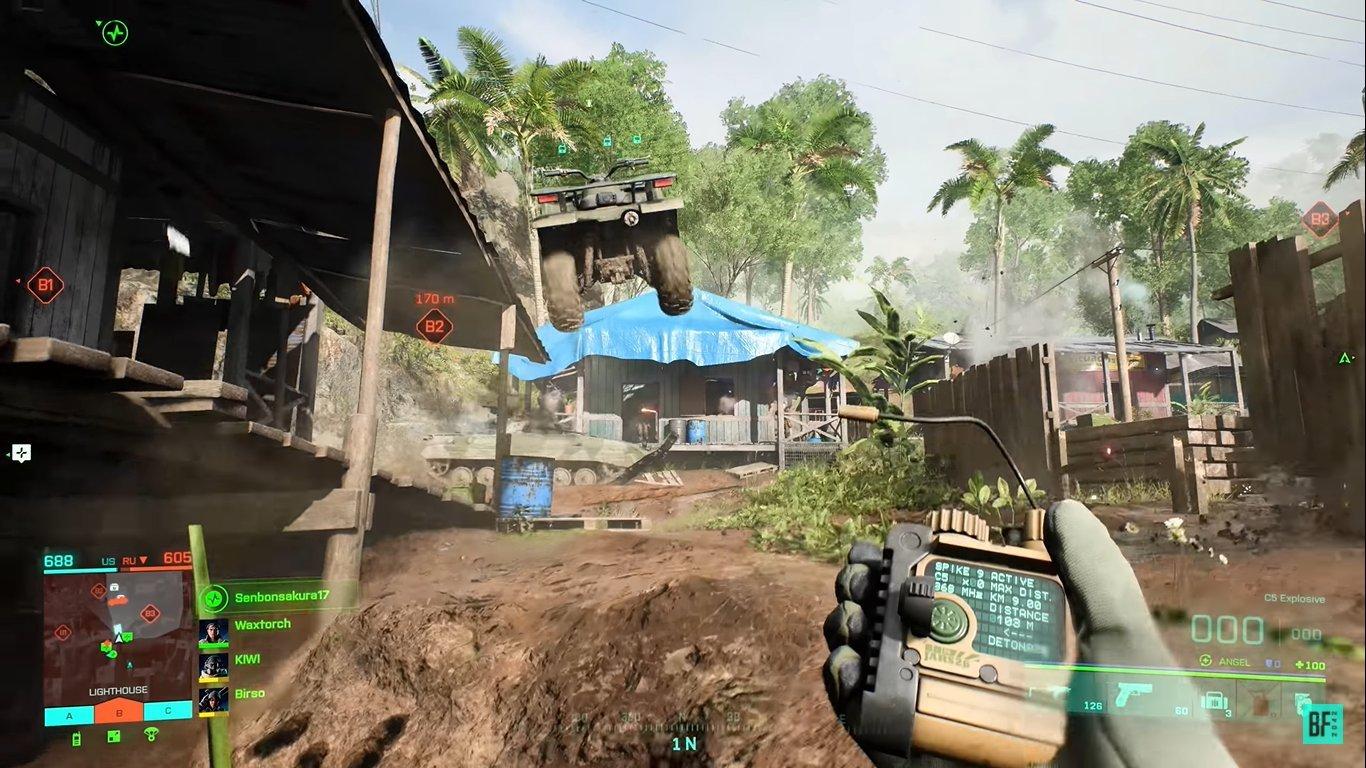Expand the RU score dropdown arrow
The width and height of the screenshot is (1366, 768).
click(x=144, y=561)
